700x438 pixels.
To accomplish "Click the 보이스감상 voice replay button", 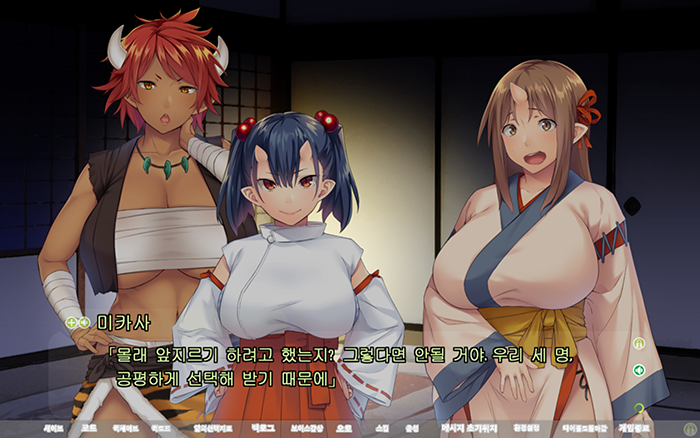I will (x=306, y=427).
